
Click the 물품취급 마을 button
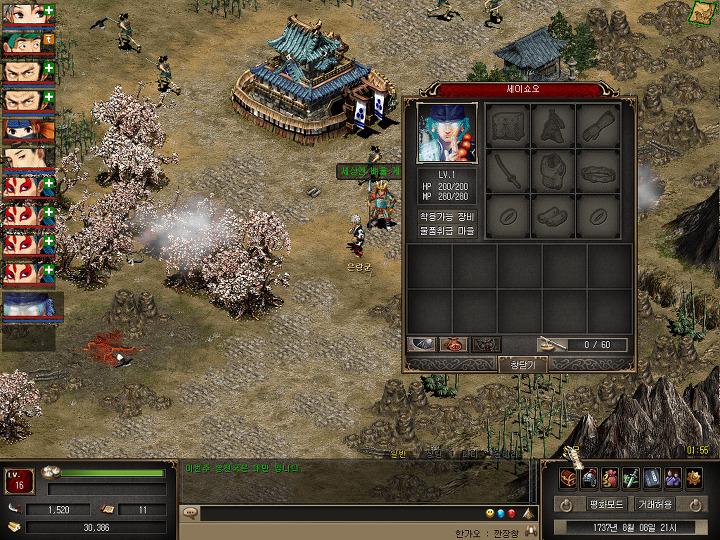click(447, 231)
